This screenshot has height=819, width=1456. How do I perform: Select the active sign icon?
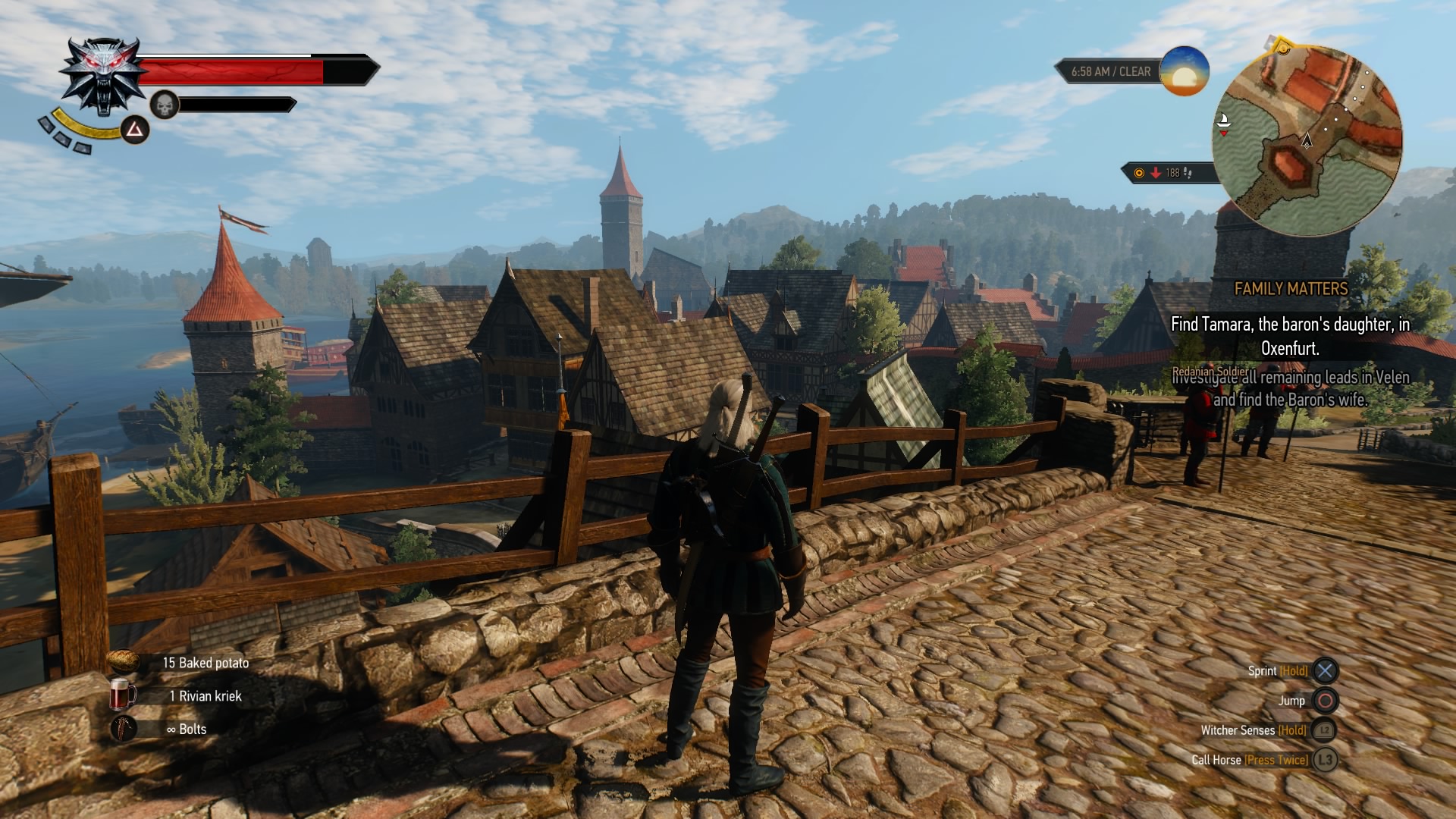(x=135, y=130)
